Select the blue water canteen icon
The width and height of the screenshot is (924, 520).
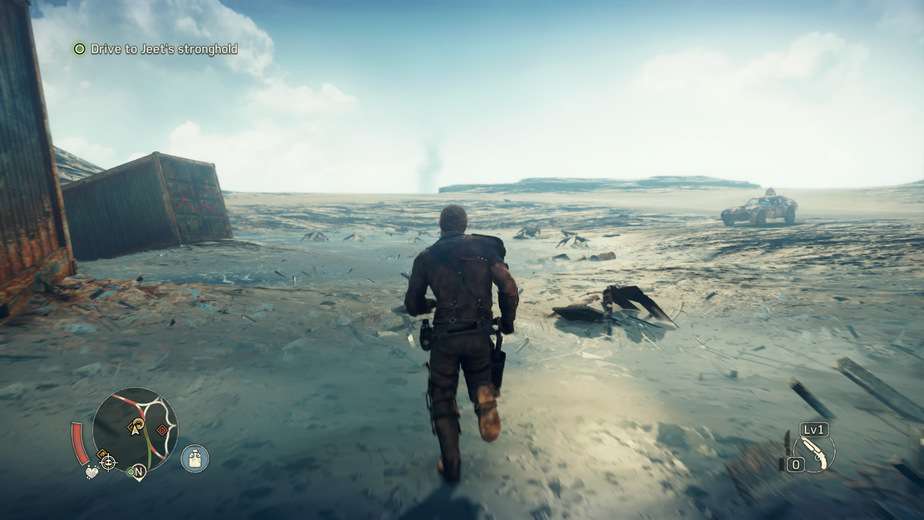[194, 458]
